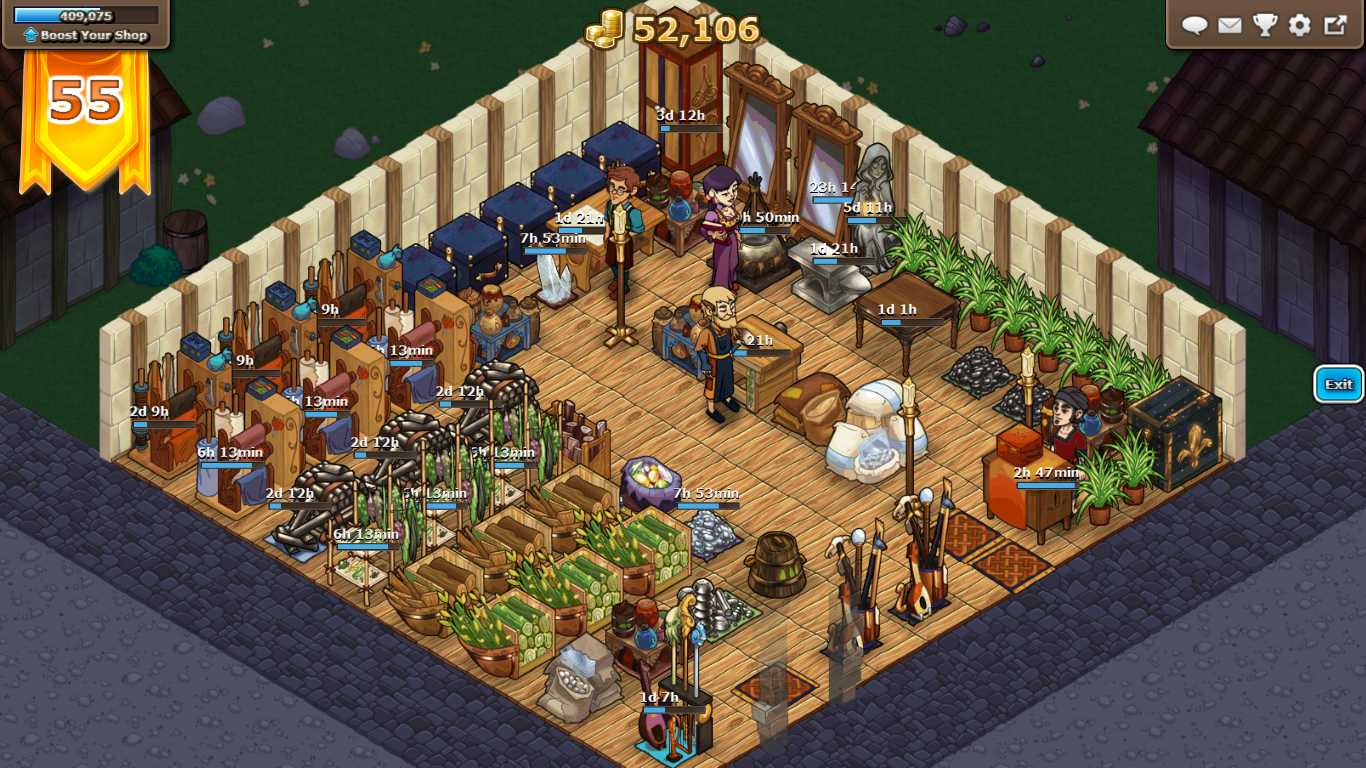Viewport: 1366px width, 768px height.
Task: Open the chat speech bubble icon
Action: click(1195, 25)
